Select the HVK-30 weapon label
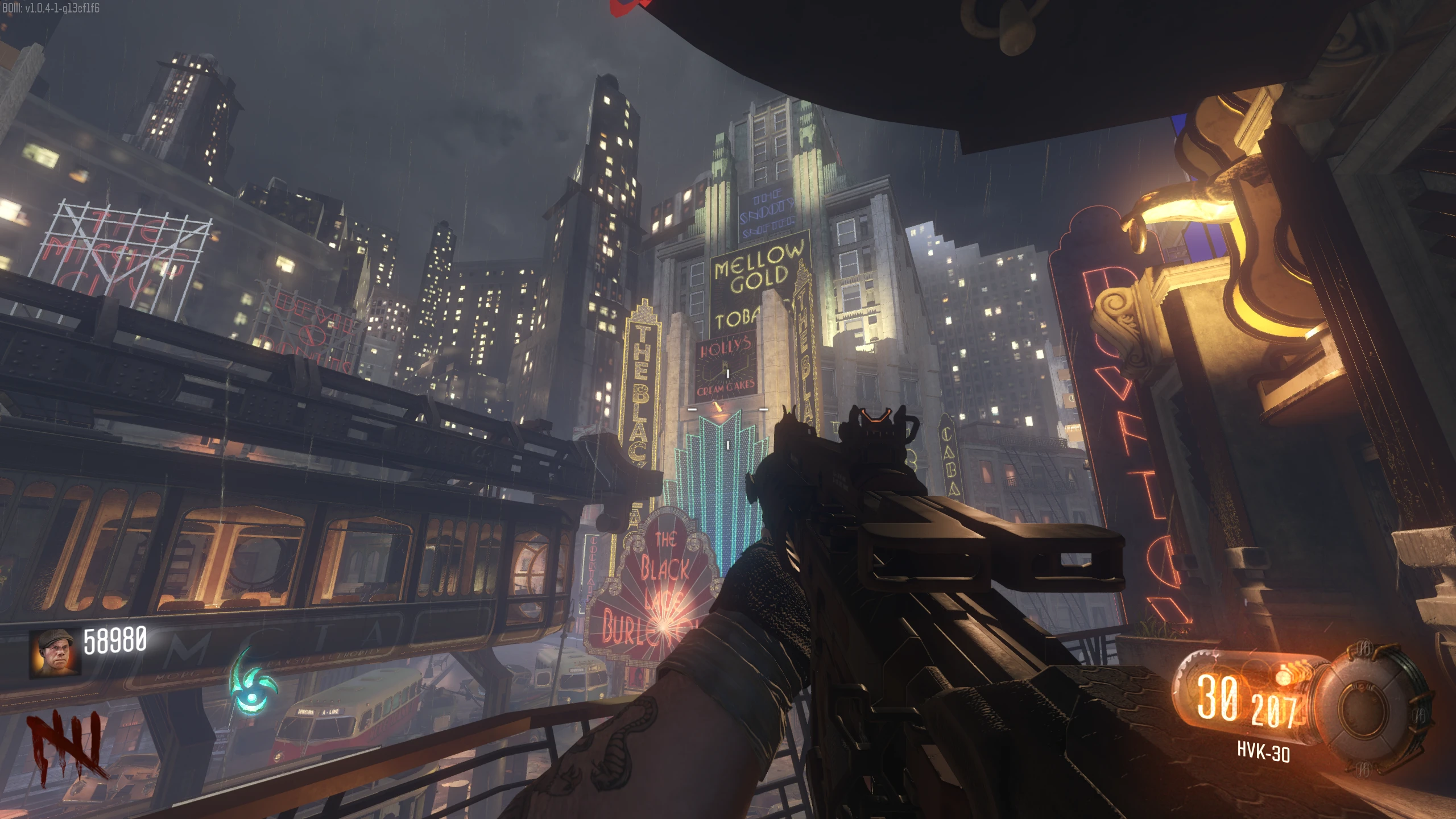Image resolution: width=1456 pixels, height=819 pixels. pyautogui.click(x=1263, y=752)
